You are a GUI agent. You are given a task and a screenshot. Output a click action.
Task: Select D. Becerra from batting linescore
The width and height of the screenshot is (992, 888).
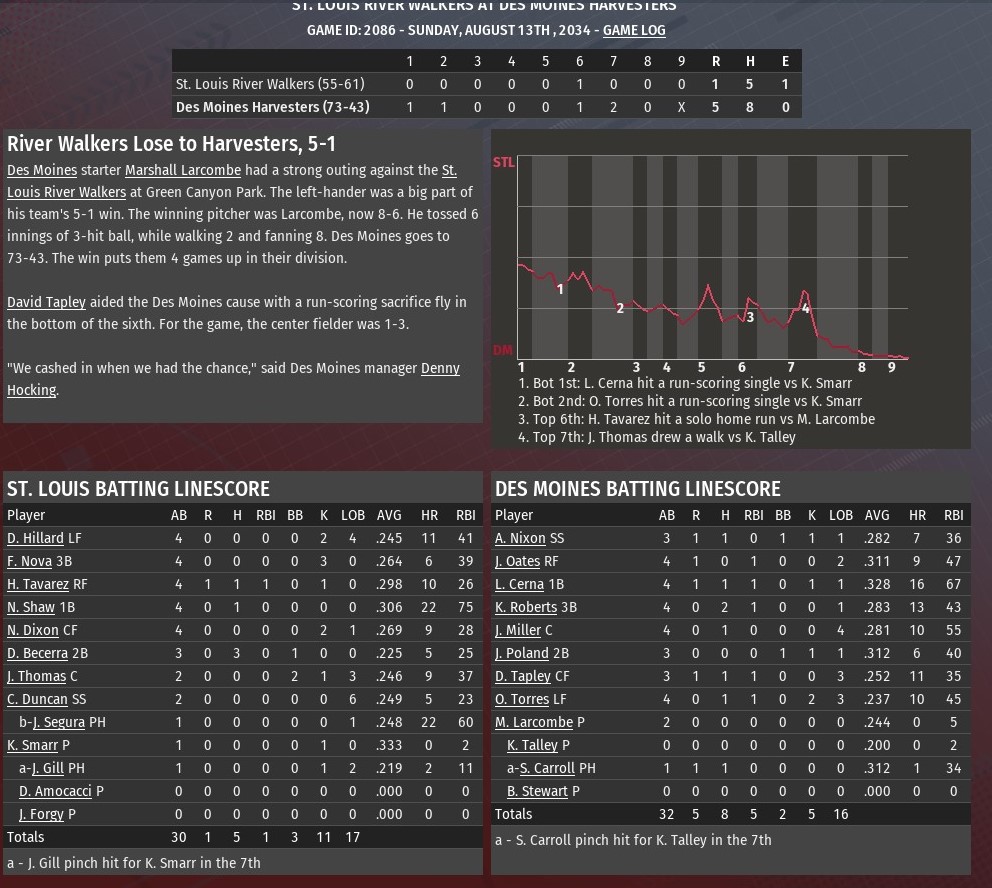[37, 653]
